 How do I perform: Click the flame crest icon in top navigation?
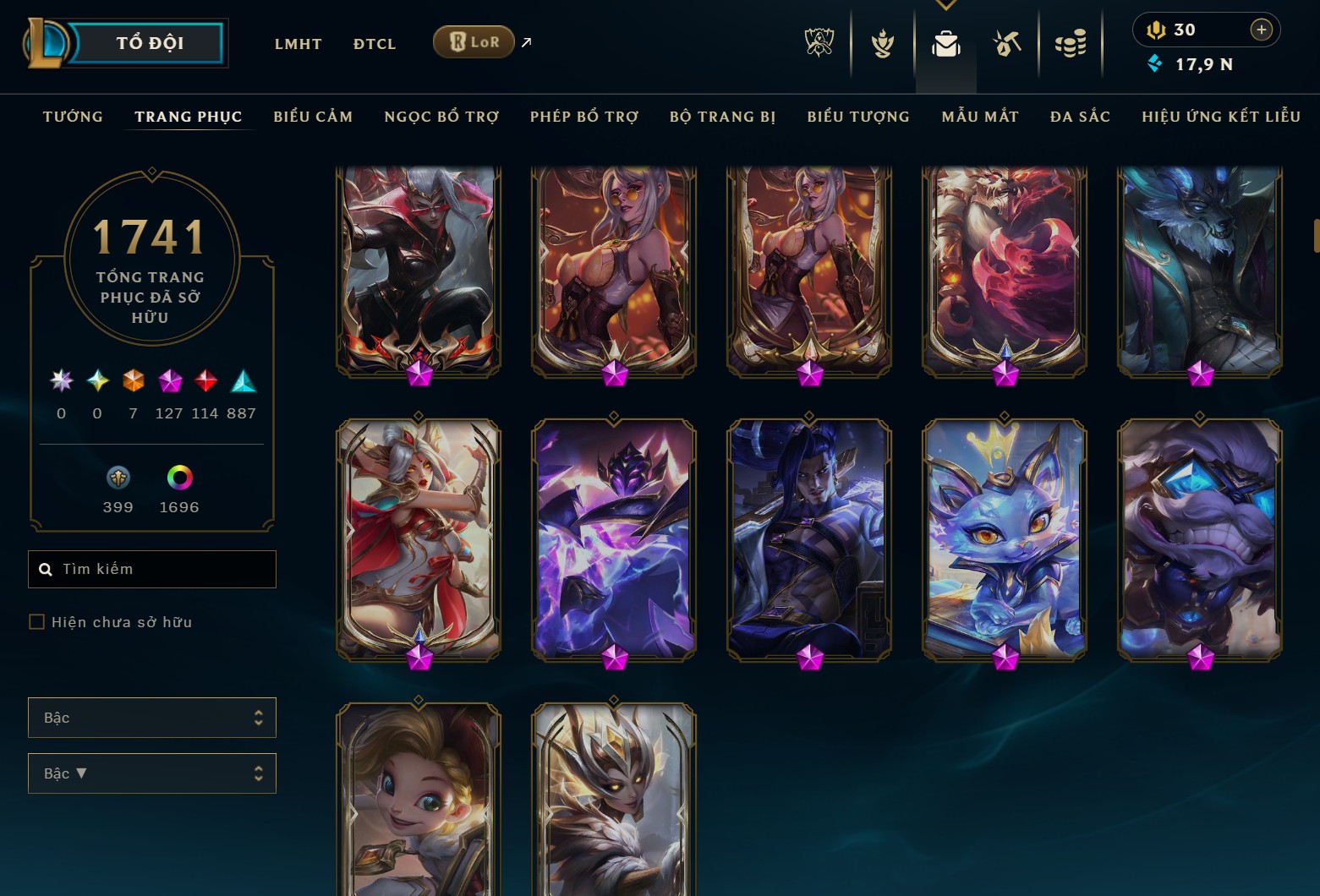point(883,42)
